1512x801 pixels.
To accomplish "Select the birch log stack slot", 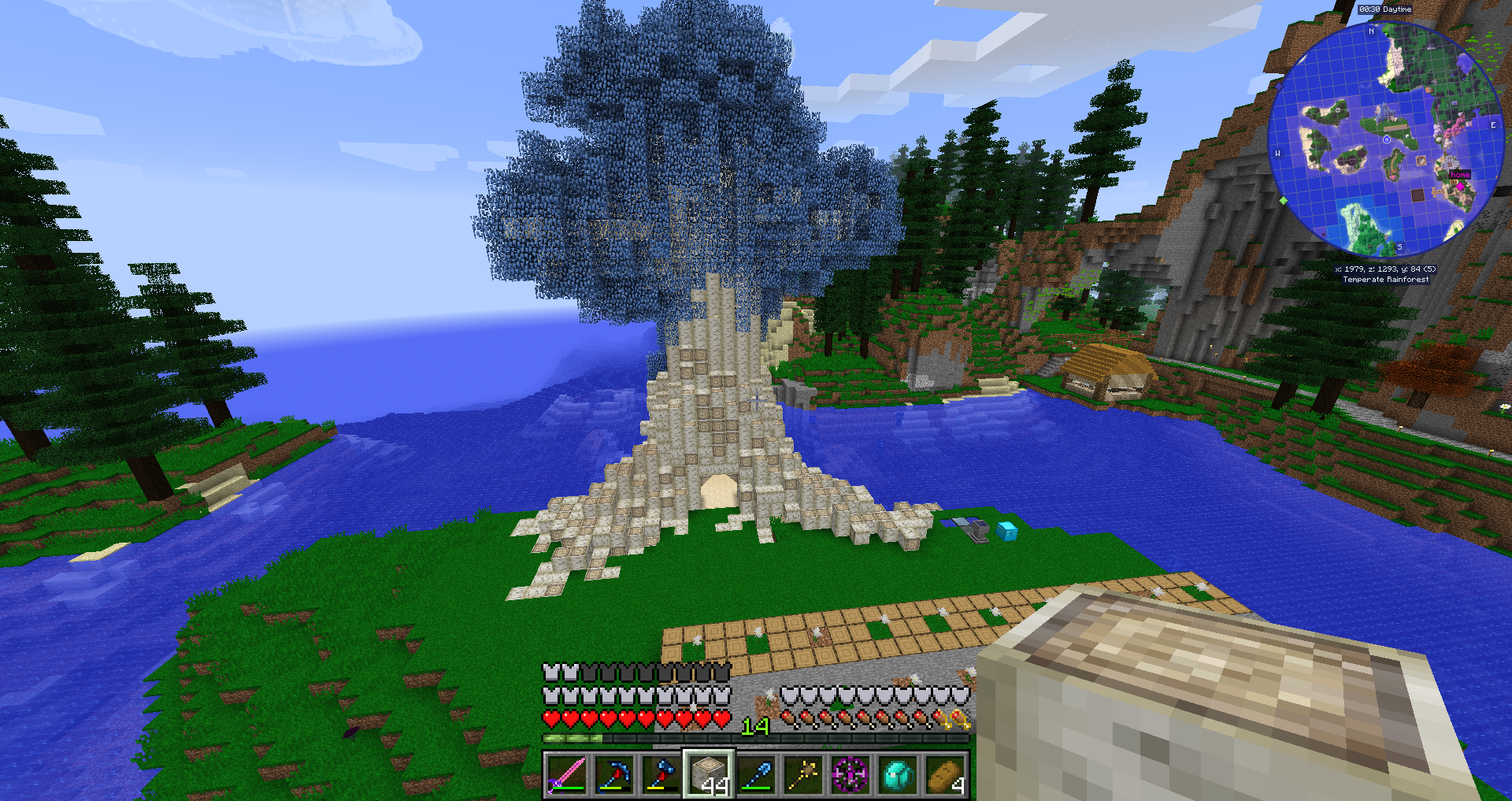I will pyautogui.click(x=709, y=775).
